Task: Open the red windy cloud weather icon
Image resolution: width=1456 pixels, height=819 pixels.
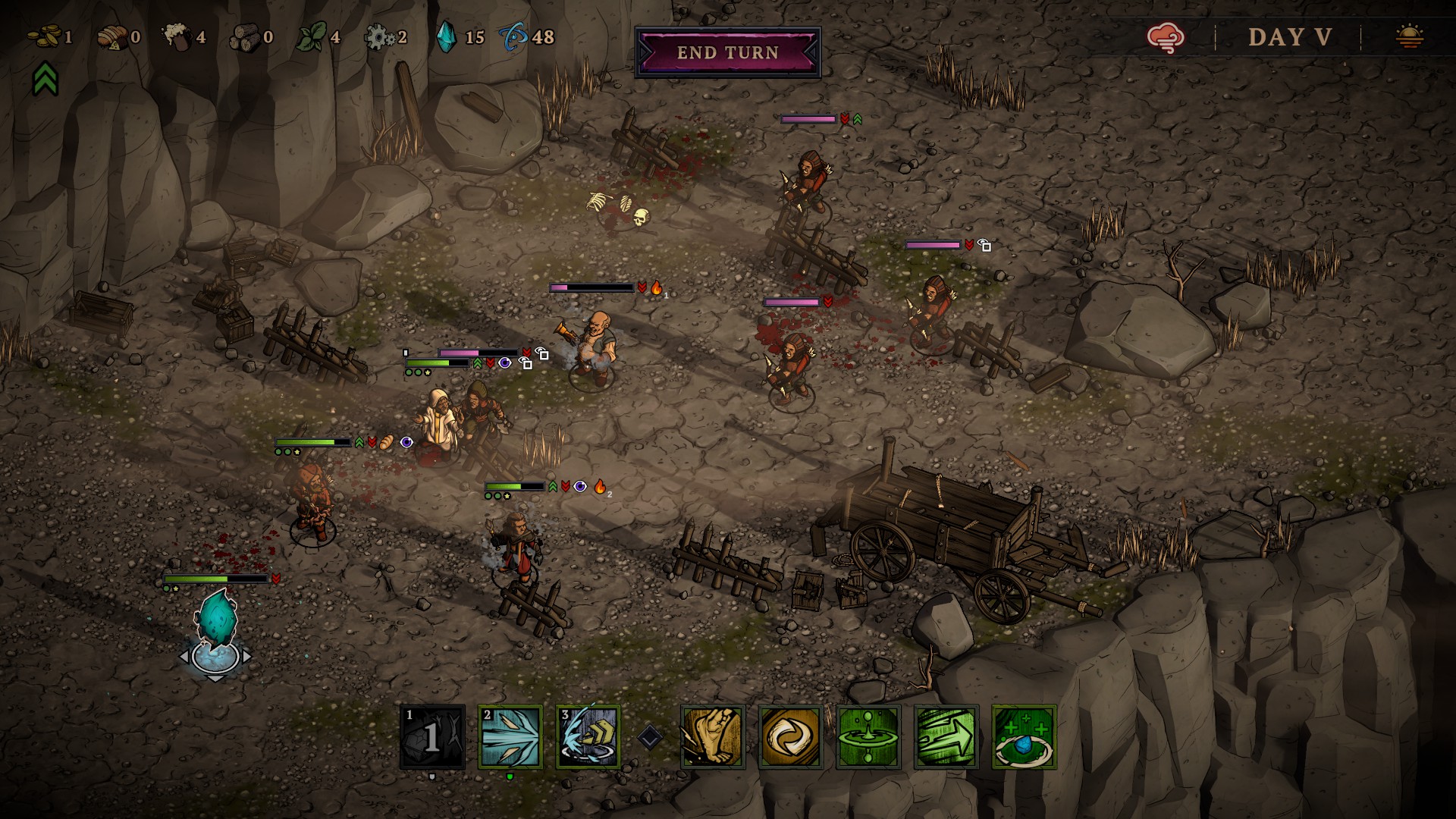Action: coord(1166,36)
